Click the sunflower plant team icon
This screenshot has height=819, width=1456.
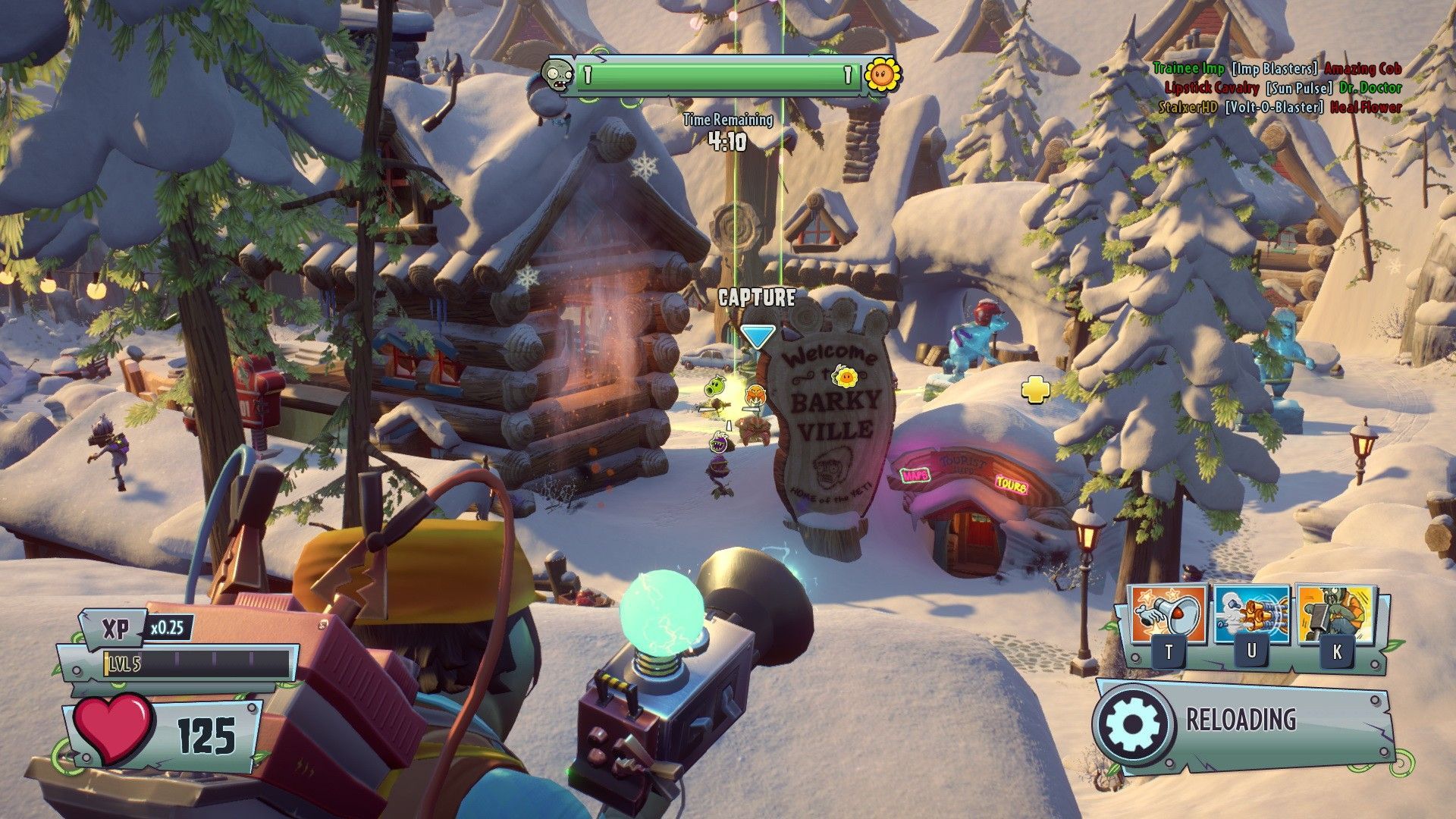[x=883, y=75]
